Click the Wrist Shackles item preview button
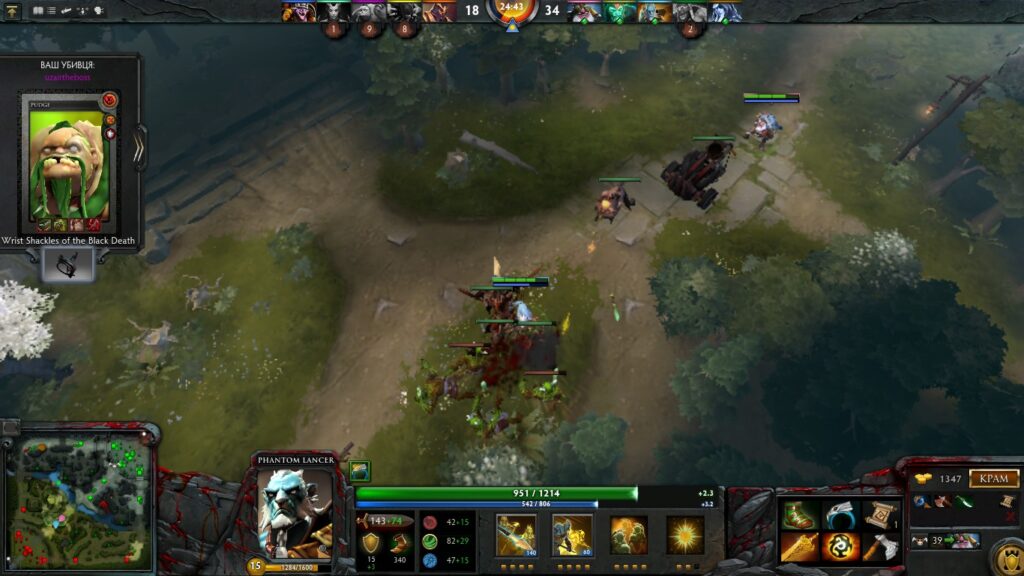 [68, 264]
